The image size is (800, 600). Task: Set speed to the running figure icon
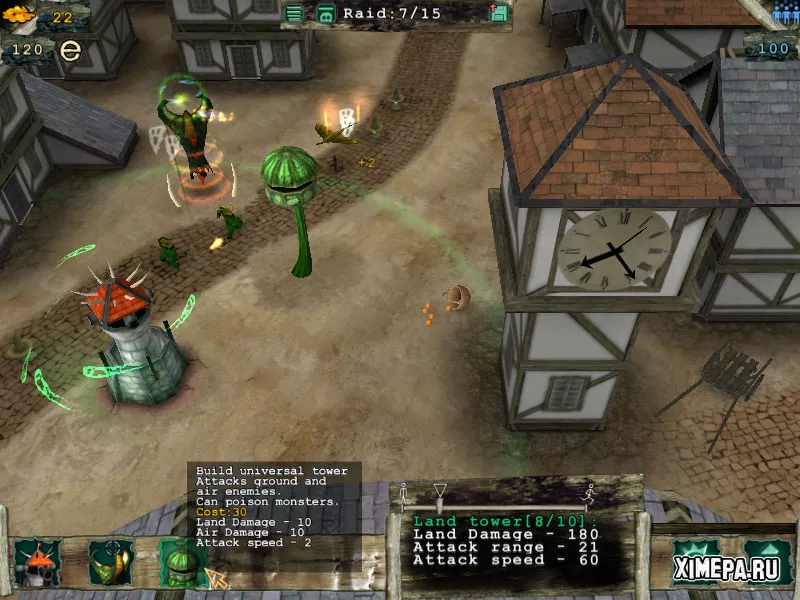pyautogui.click(x=592, y=492)
